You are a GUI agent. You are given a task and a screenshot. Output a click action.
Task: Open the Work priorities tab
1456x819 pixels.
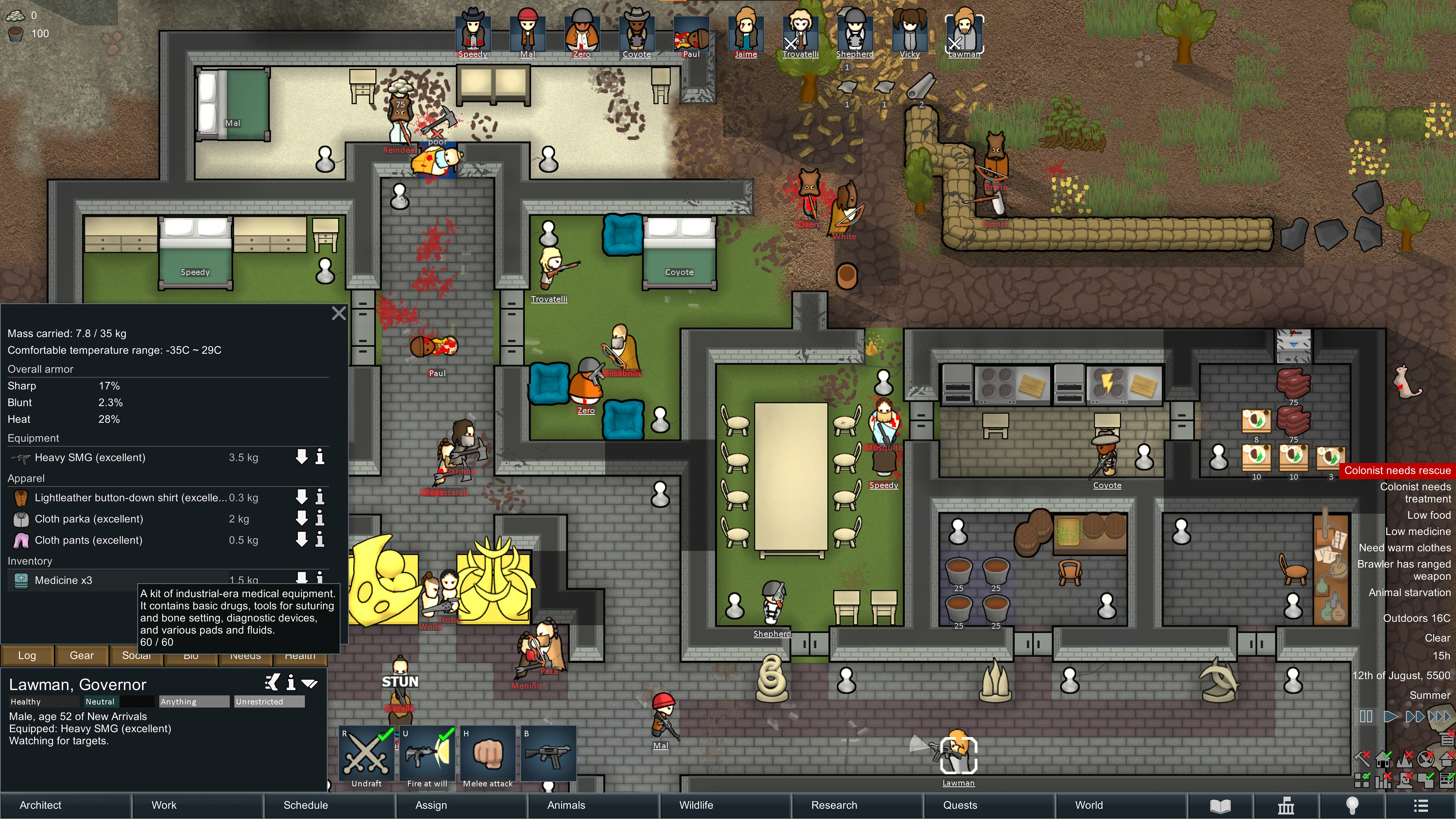164,805
